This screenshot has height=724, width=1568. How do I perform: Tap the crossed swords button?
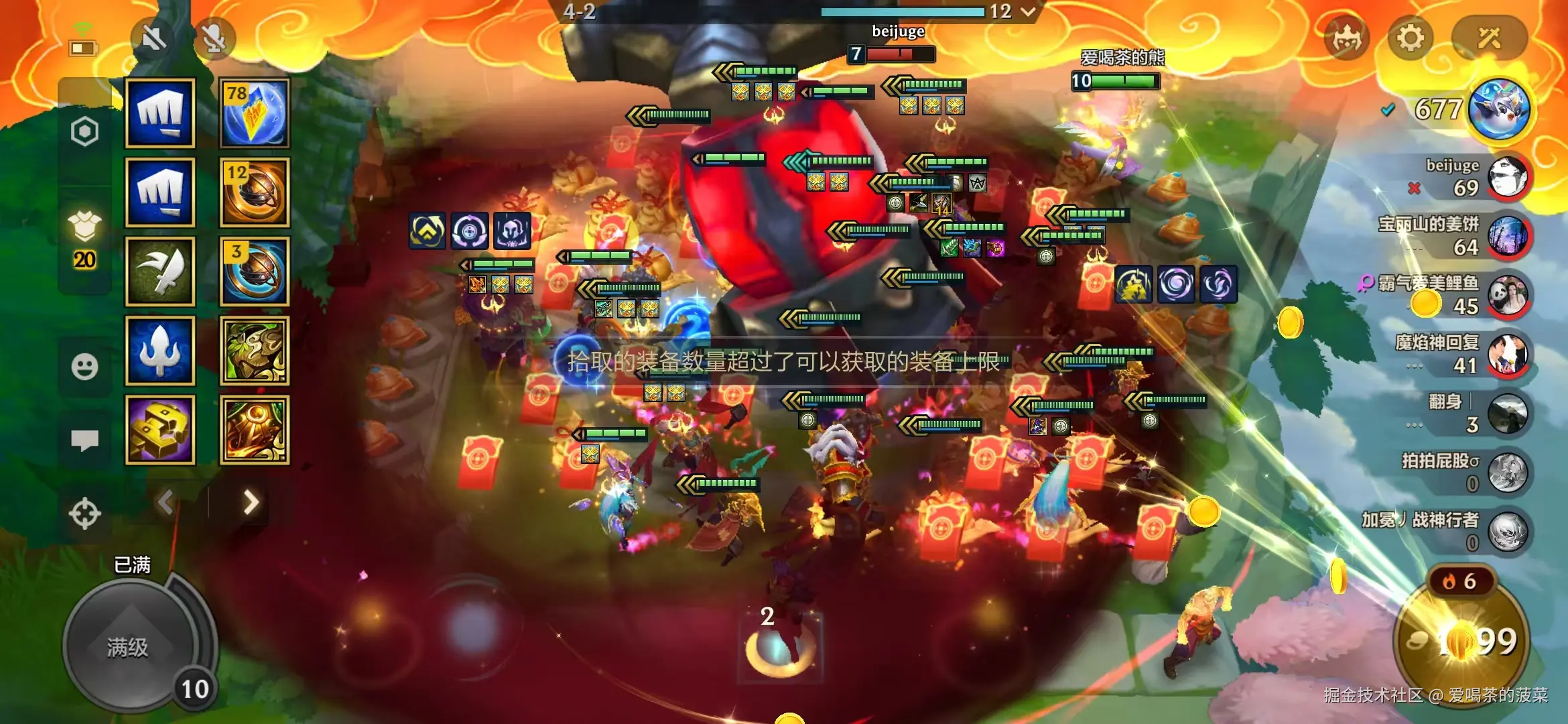pos(1489,38)
